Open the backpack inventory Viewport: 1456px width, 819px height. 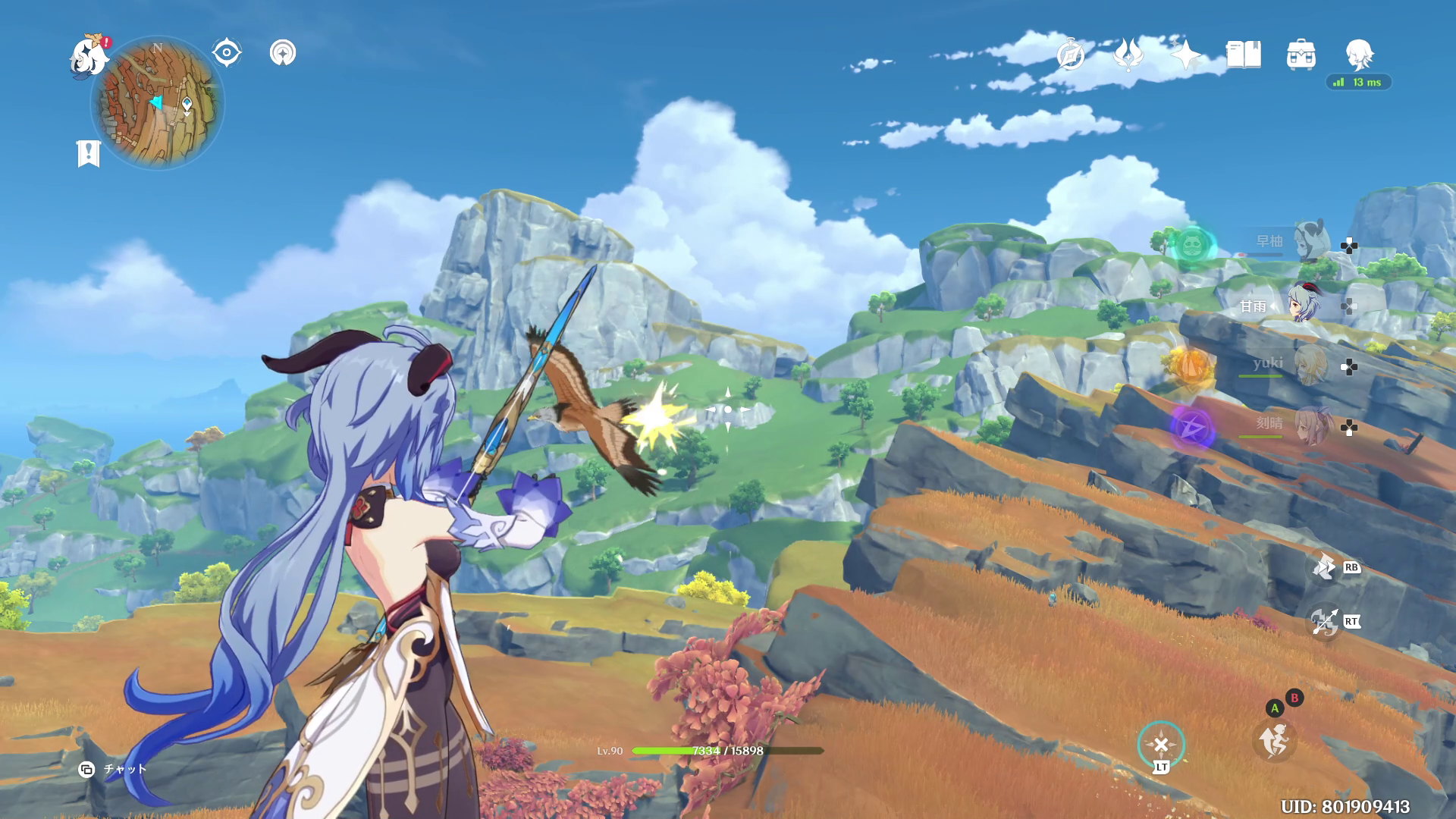tap(1301, 55)
